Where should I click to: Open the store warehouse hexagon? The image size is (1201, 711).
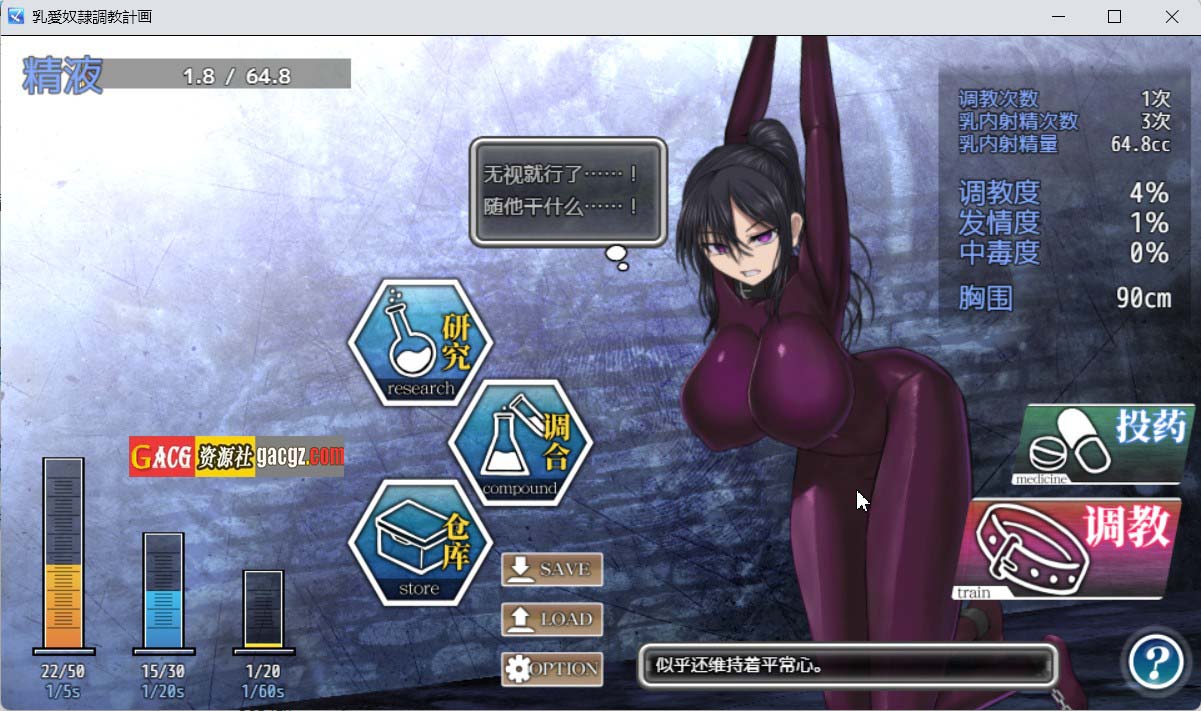(421, 543)
